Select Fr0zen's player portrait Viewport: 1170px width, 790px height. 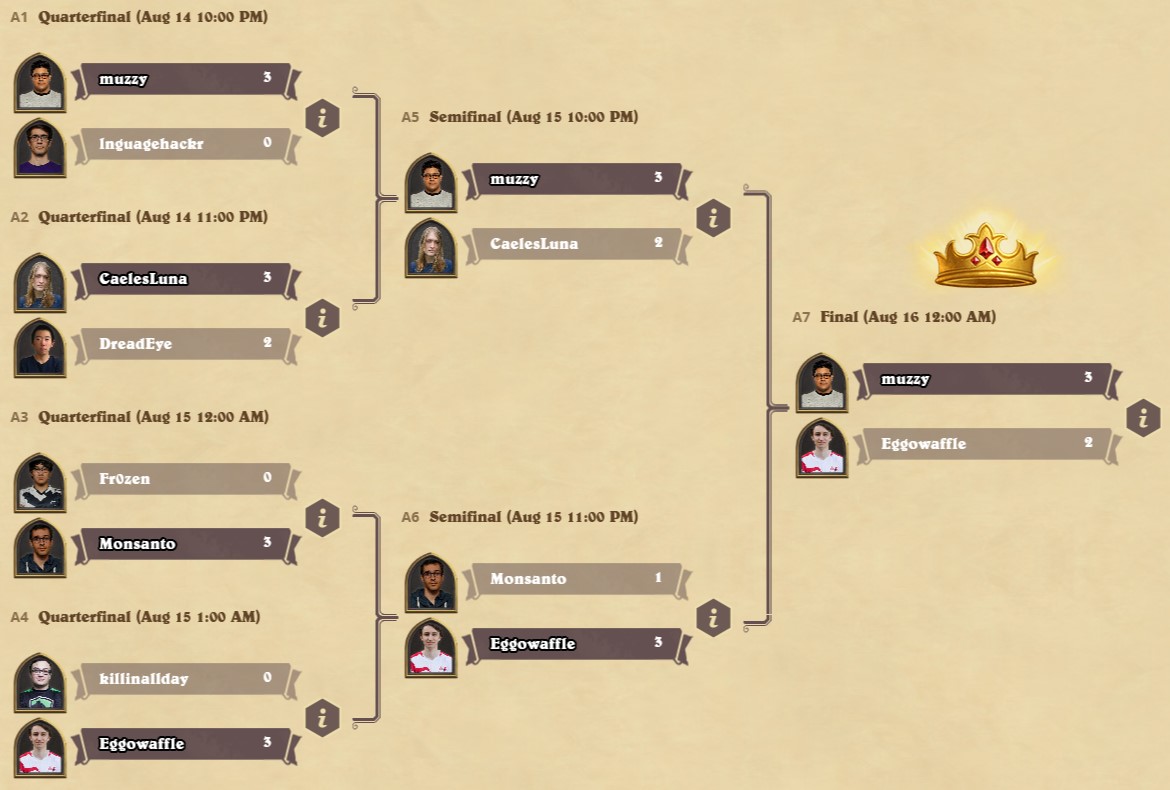click(x=40, y=482)
